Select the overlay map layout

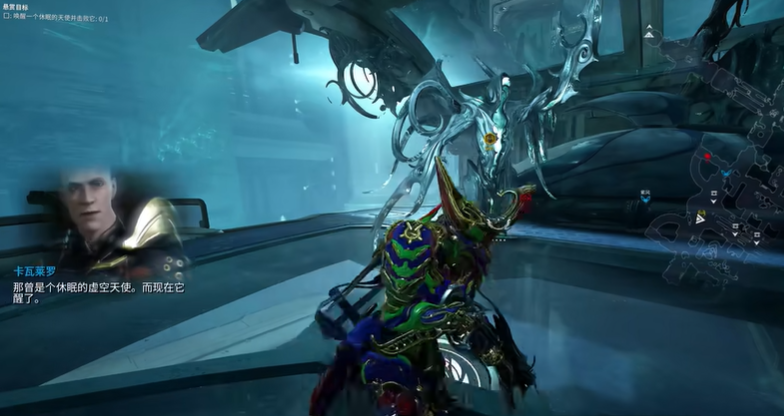[x=714, y=202]
